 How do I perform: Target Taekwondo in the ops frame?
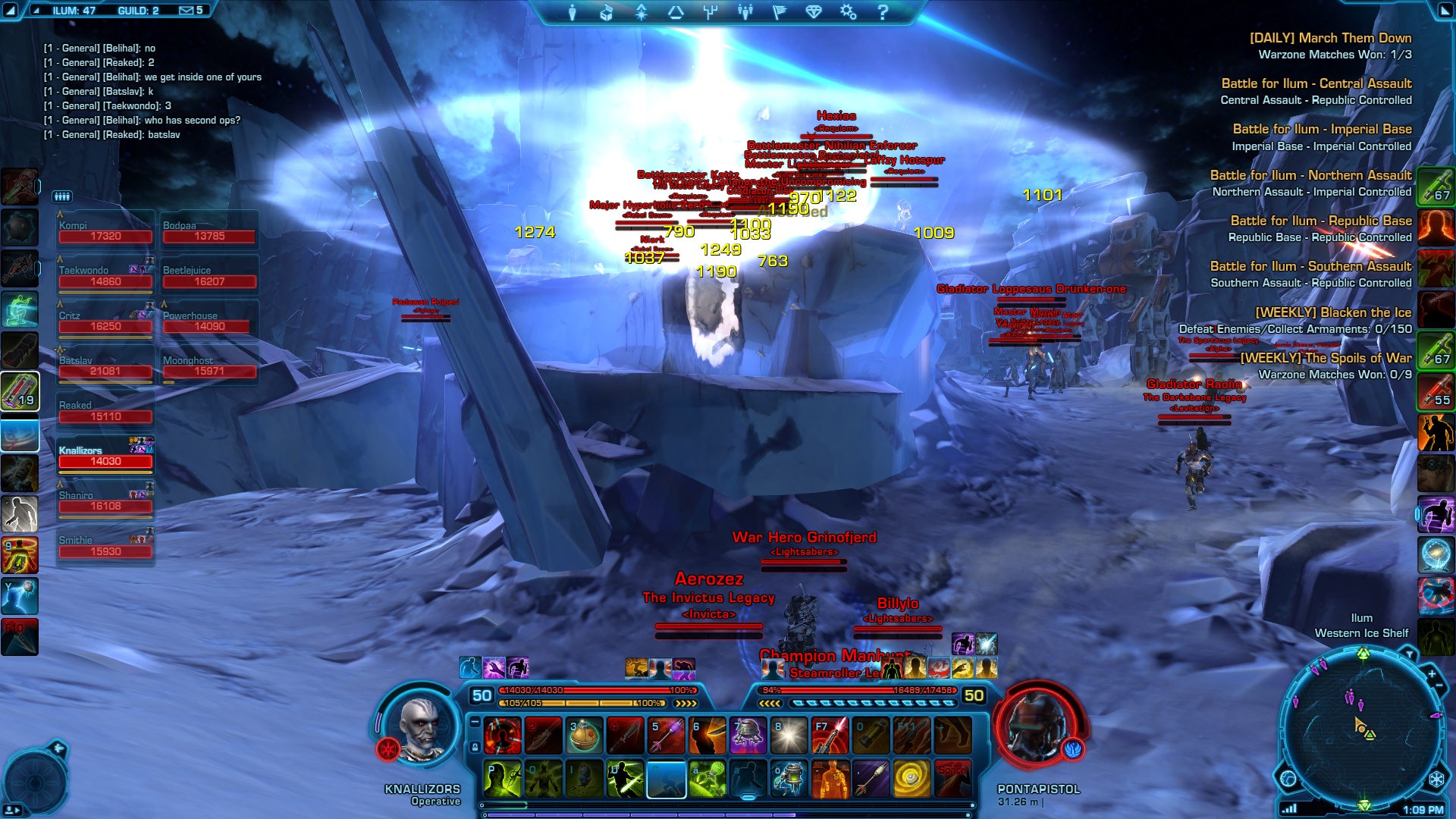(x=105, y=277)
